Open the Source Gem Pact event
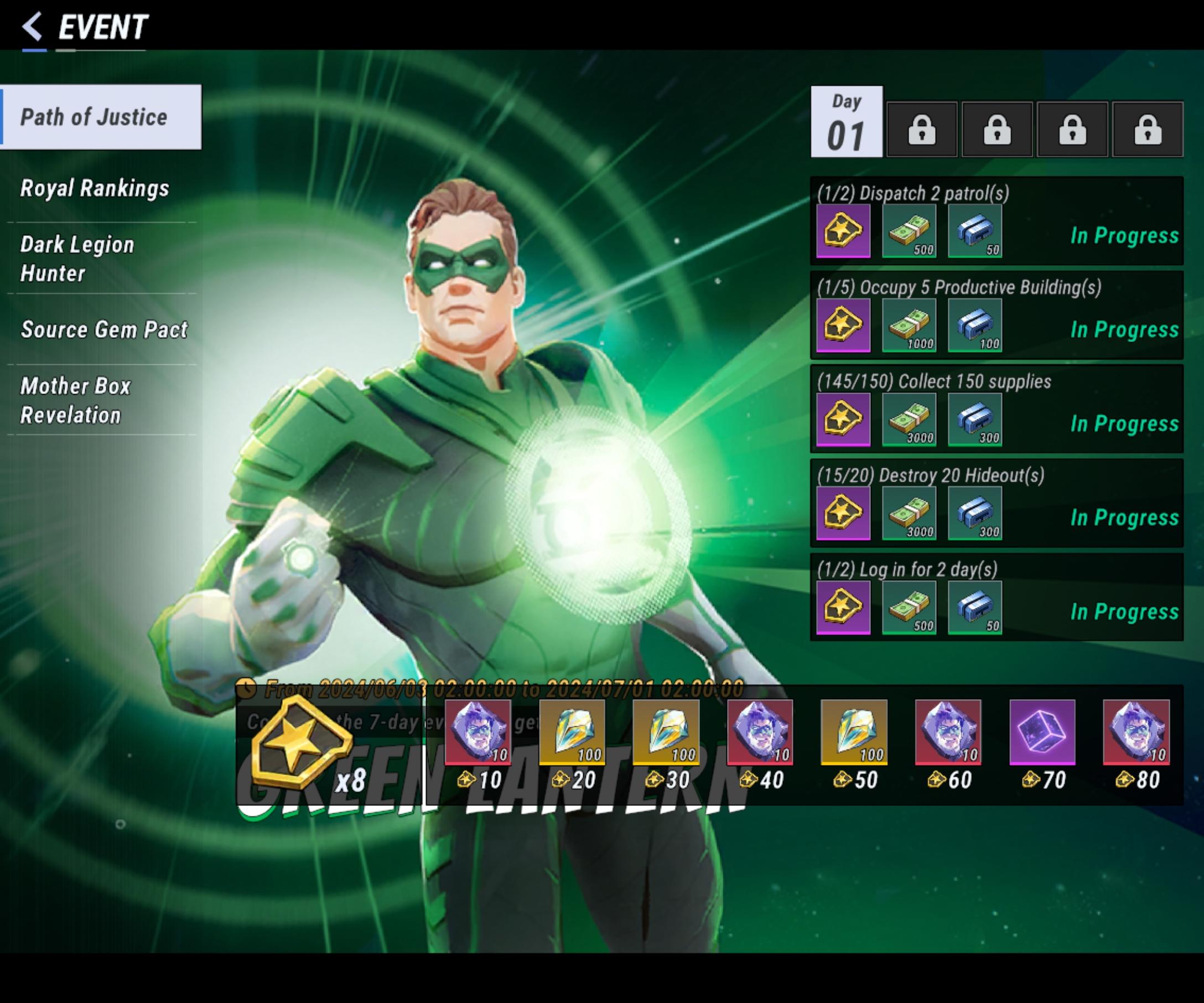Image resolution: width=1204 pixels, height=1003 pixels. point(104,329)
